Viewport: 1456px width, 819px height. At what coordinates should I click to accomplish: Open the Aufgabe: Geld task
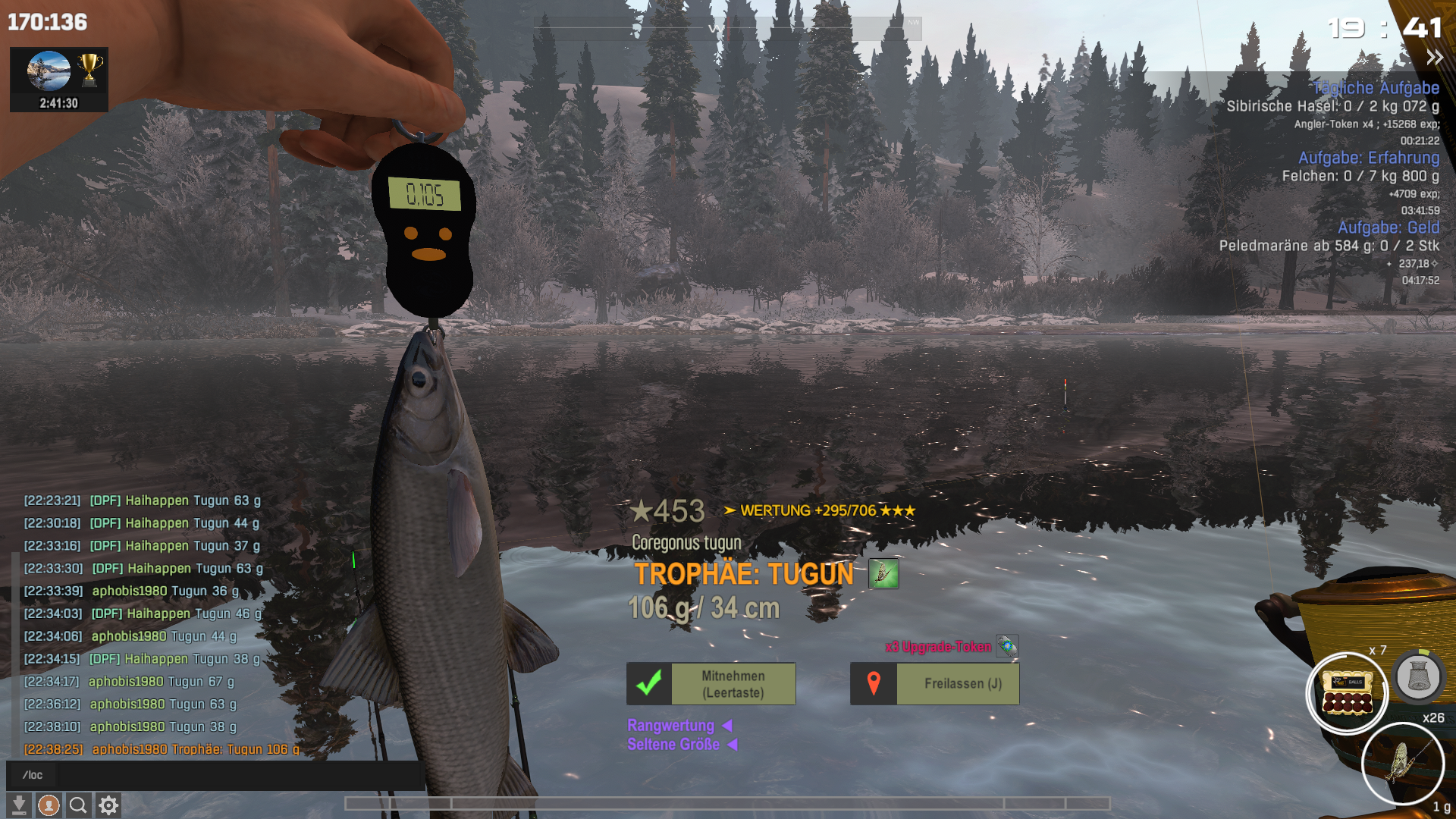click(1388, 227)
